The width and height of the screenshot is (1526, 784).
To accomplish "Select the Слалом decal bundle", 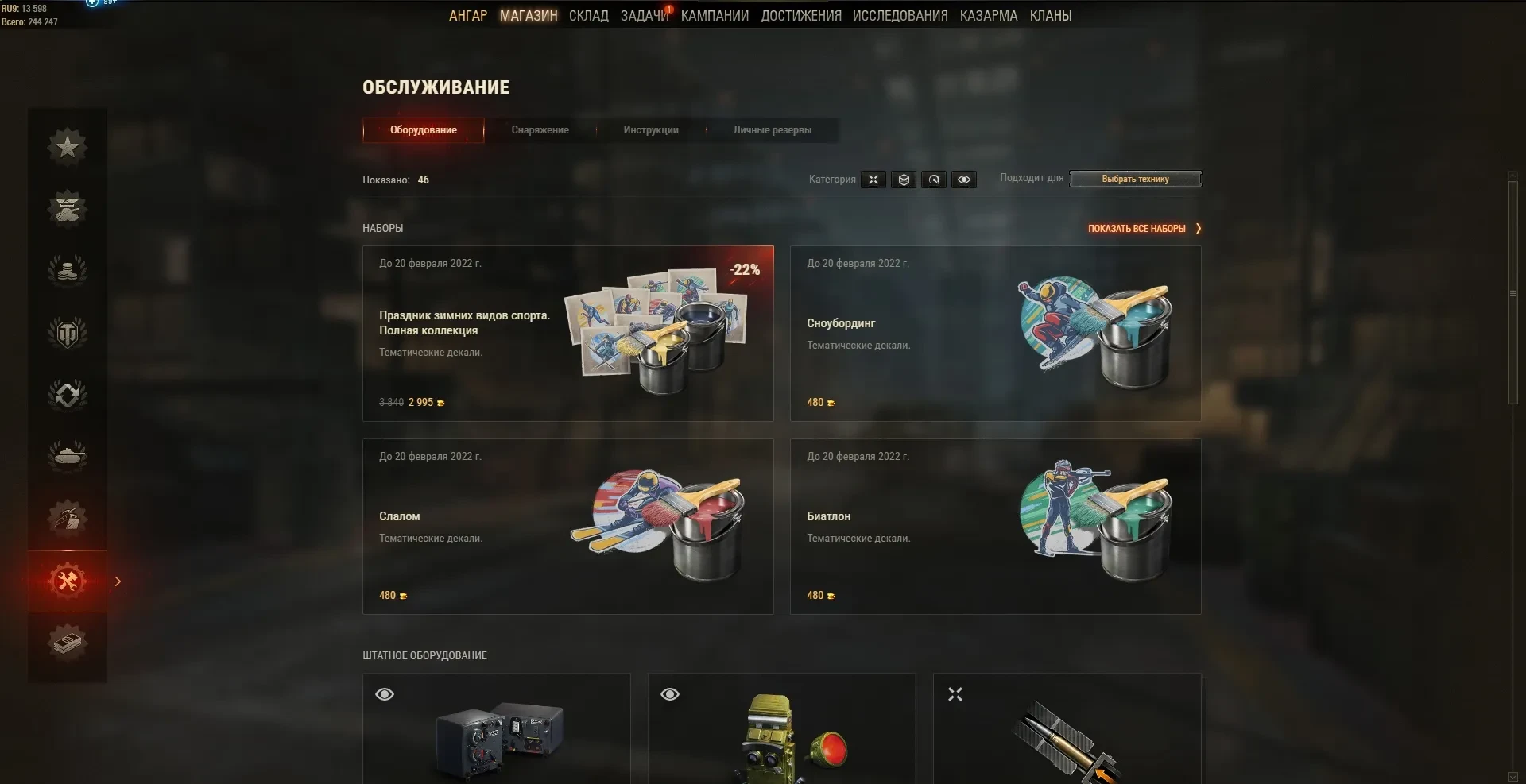I will (x=567, y=527).
